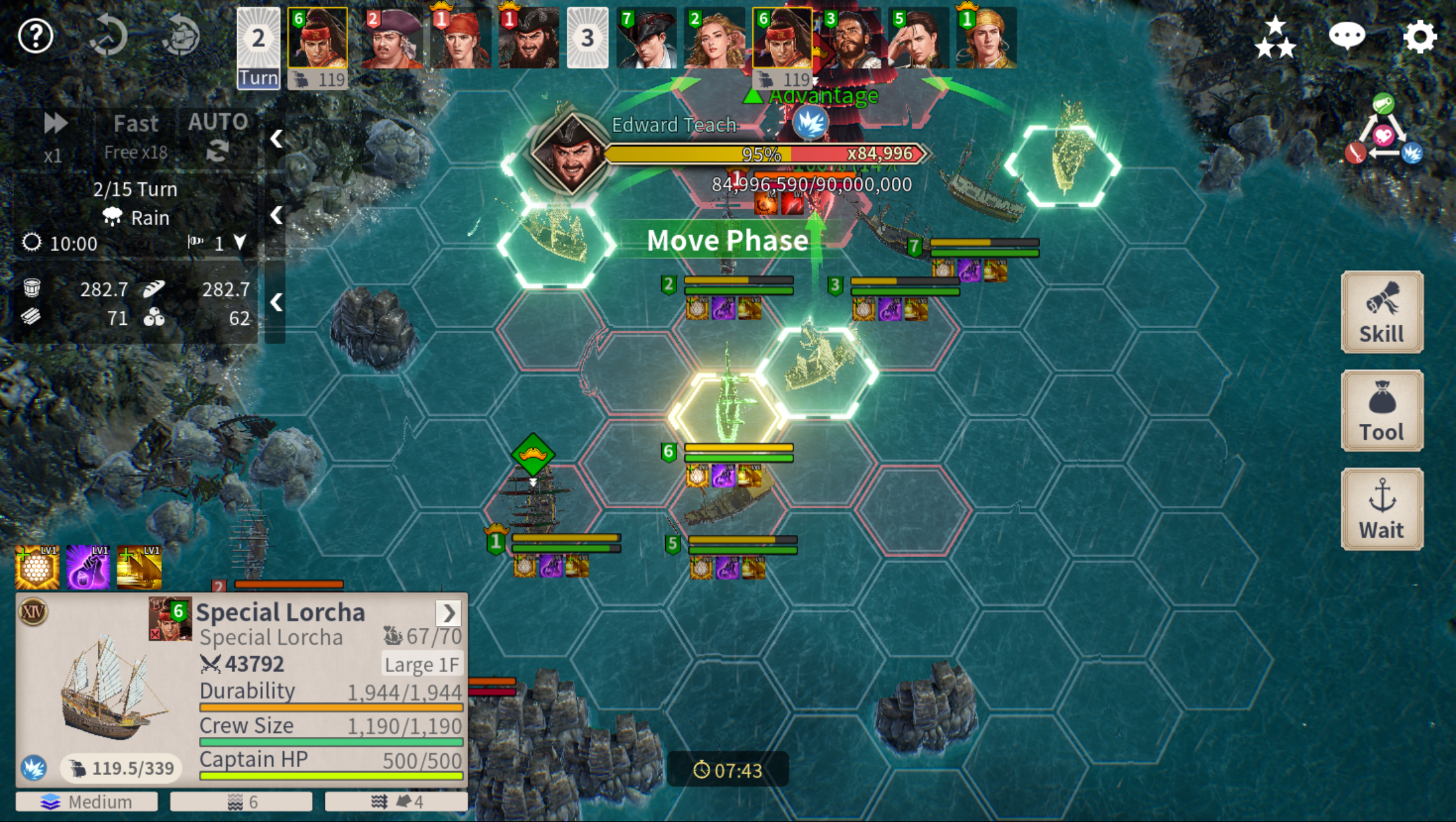
Task: Collapse the supplies resource panel
Action: click(276, 302)
